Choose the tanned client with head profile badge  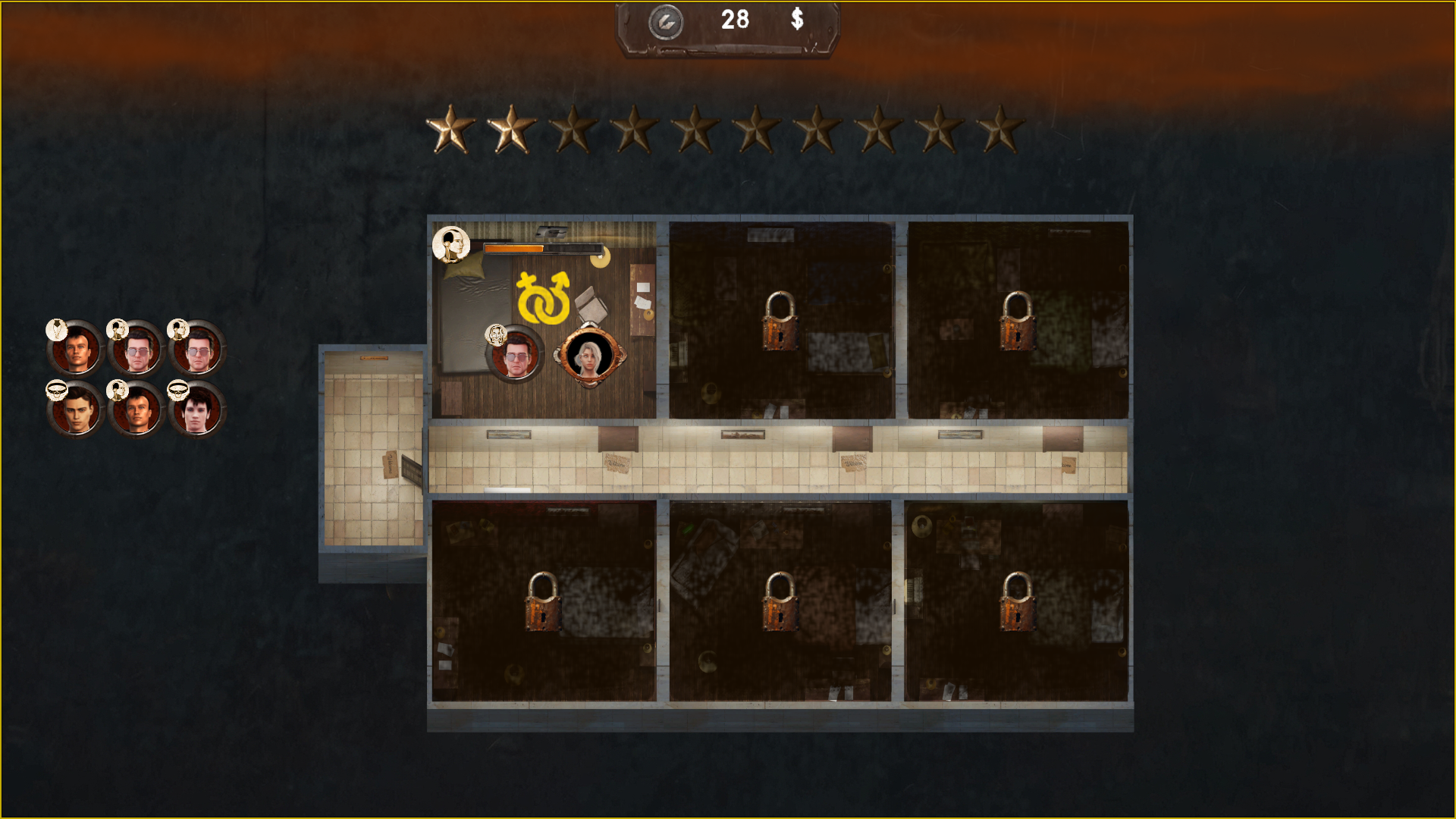click(136, 410)
